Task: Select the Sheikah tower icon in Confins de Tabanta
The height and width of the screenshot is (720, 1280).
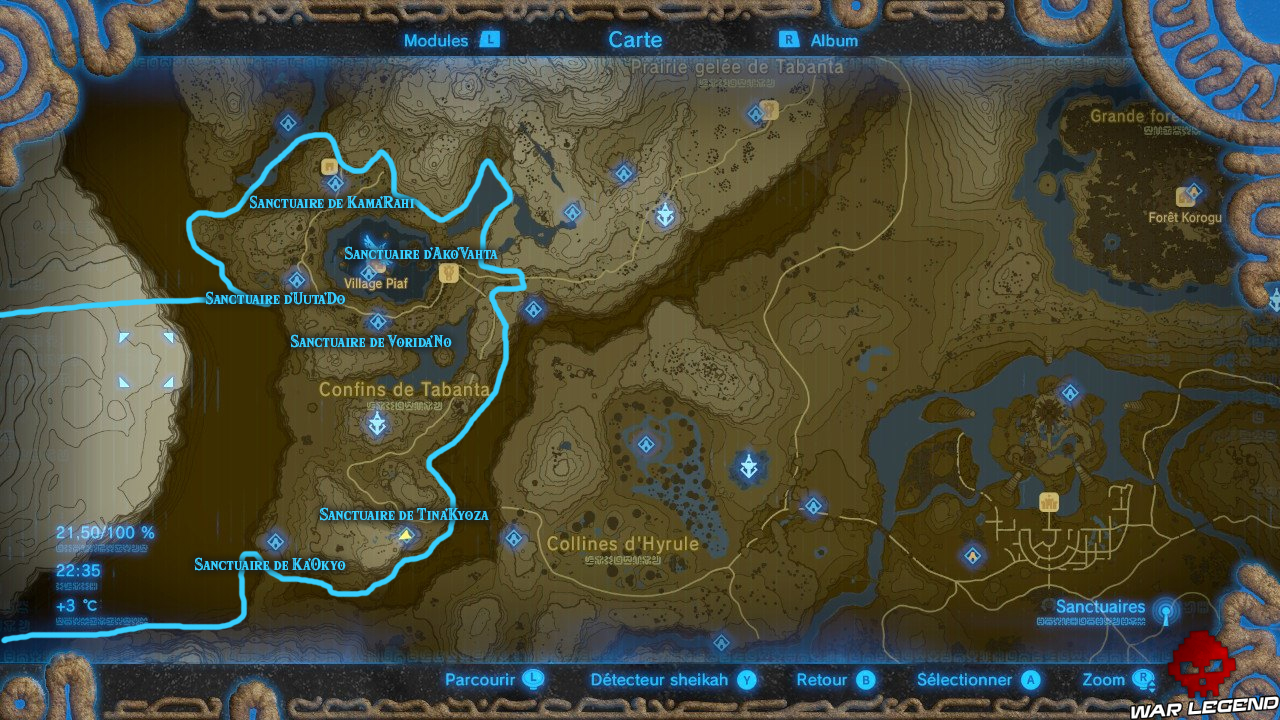Action: tap(375, 424)
